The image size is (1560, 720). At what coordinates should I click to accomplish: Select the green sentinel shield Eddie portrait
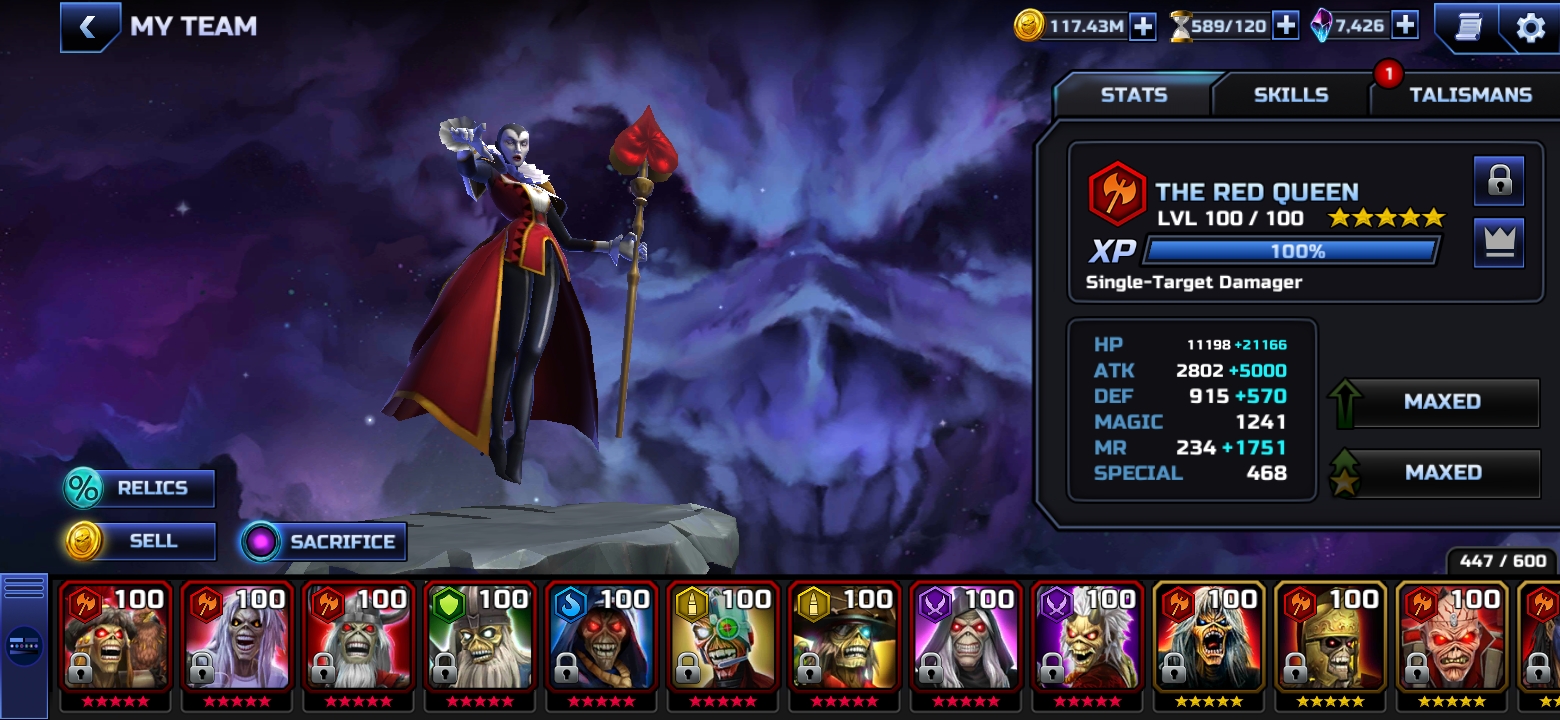coord(481,638)
